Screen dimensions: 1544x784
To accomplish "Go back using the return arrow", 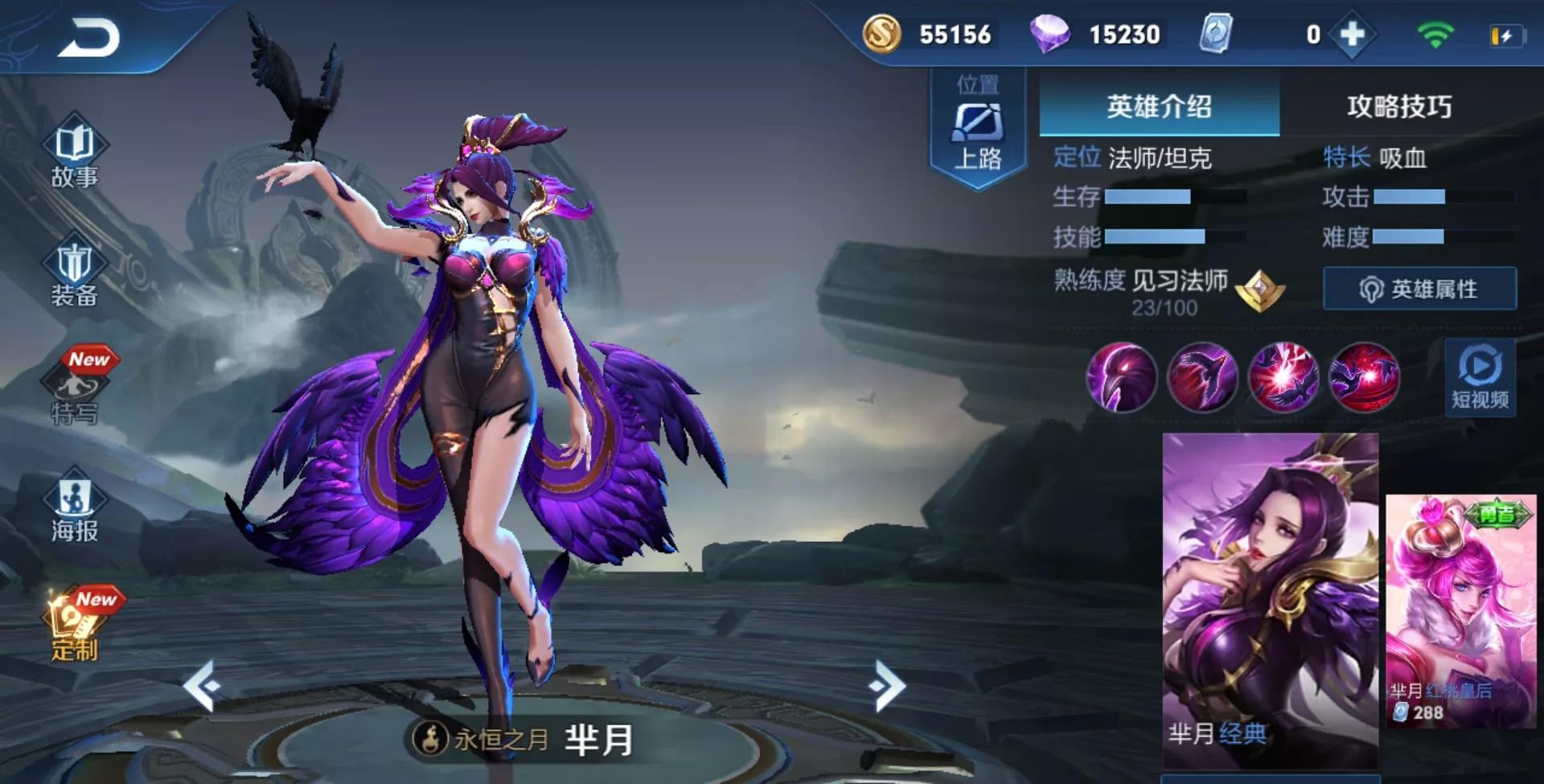I will click(88, 38).
